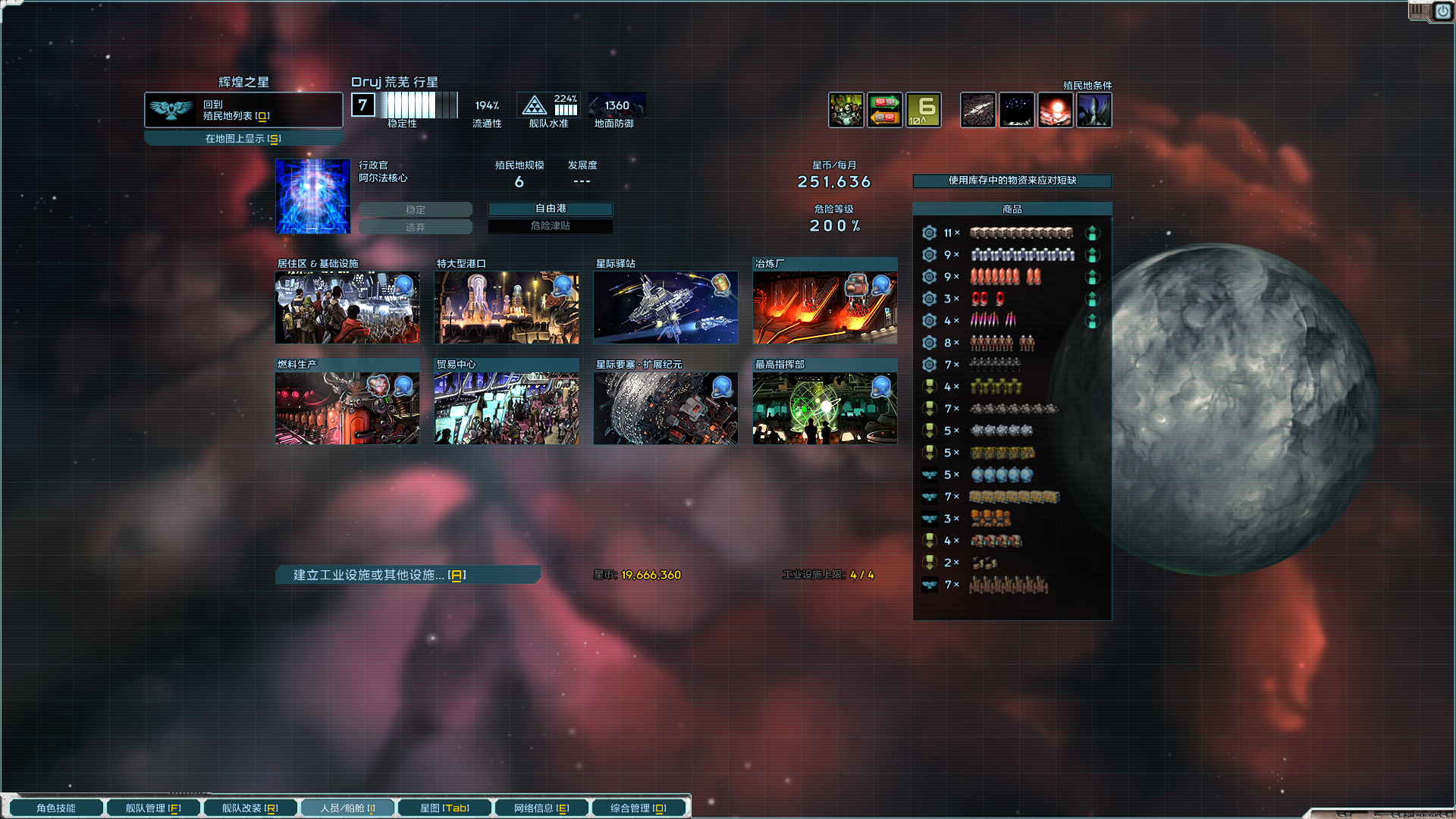
Task: Click the gear icon beside the 11× commodity
Action: click(929, 233)
